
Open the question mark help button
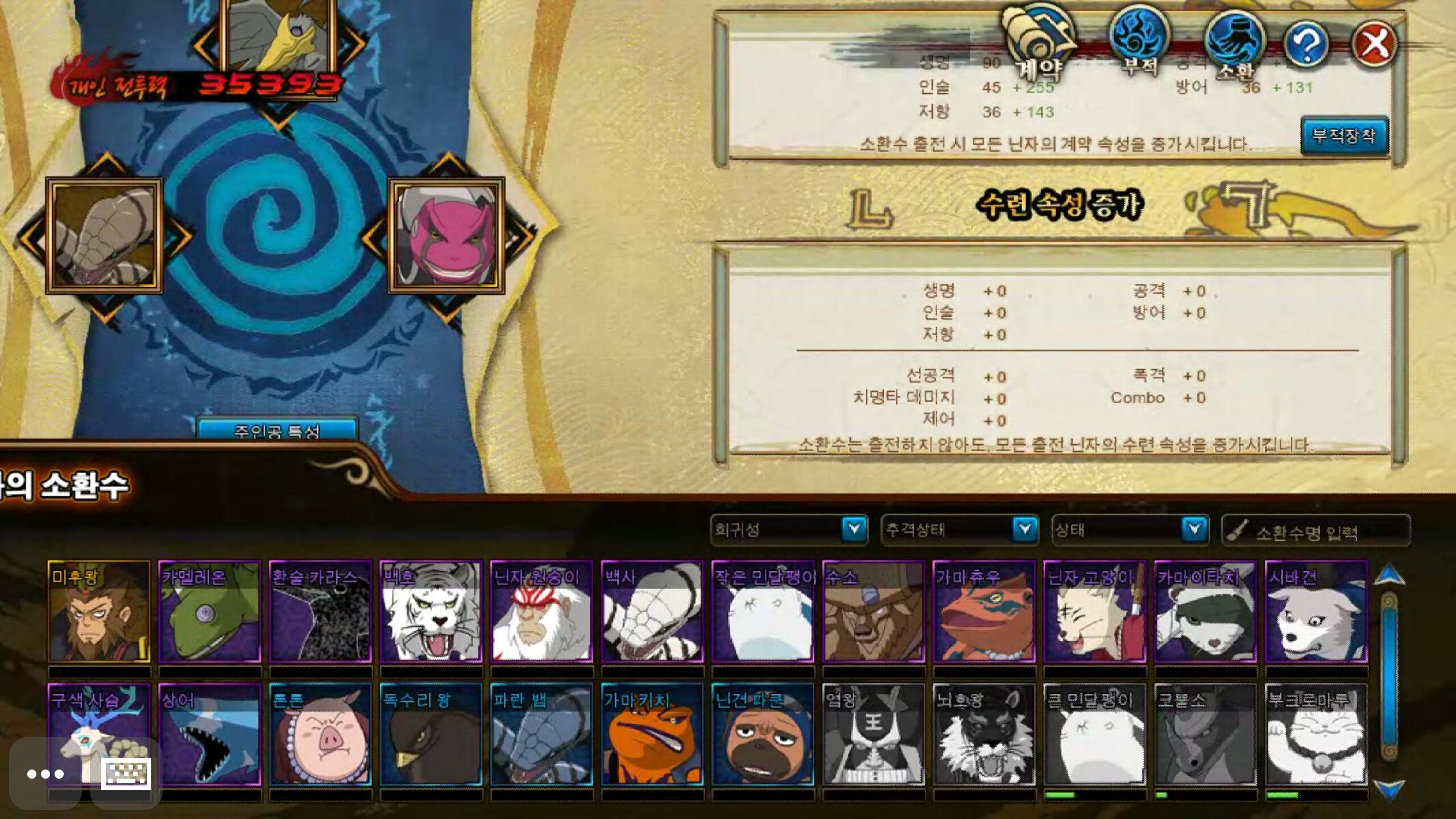pos(1306,44)
